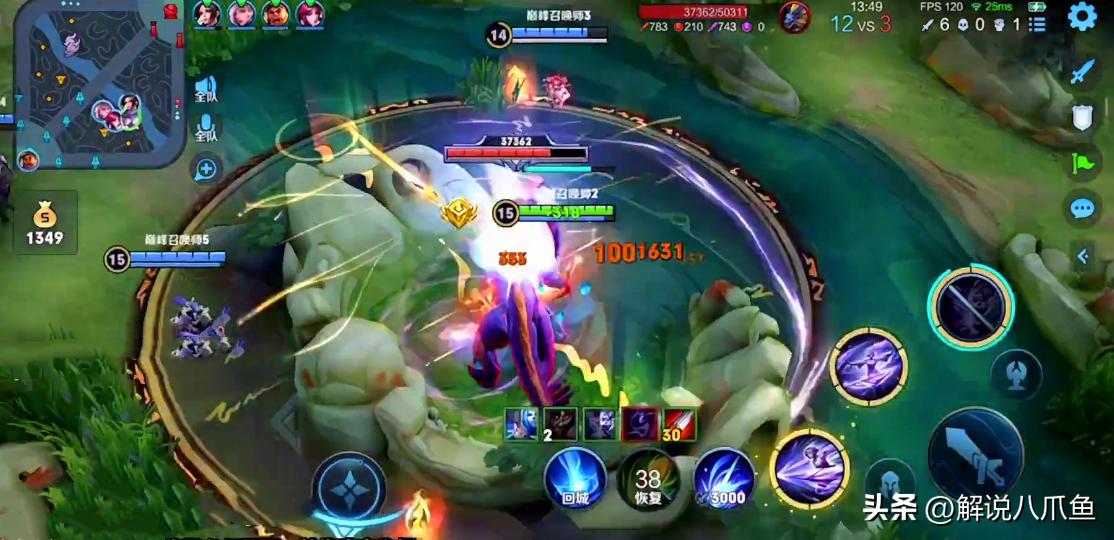Send the green flag gather signal
1114x540 pixels.
pos(1082,163)
